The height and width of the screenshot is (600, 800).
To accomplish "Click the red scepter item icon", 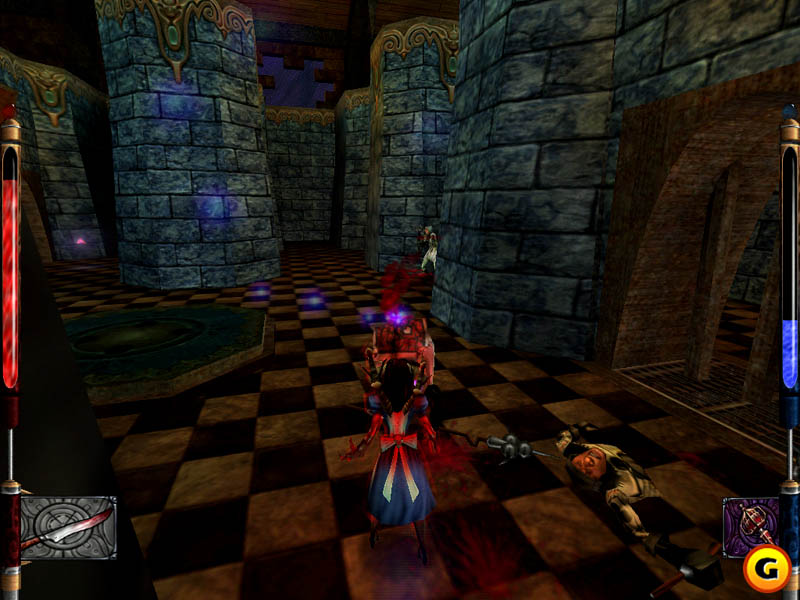I will 748,524.
